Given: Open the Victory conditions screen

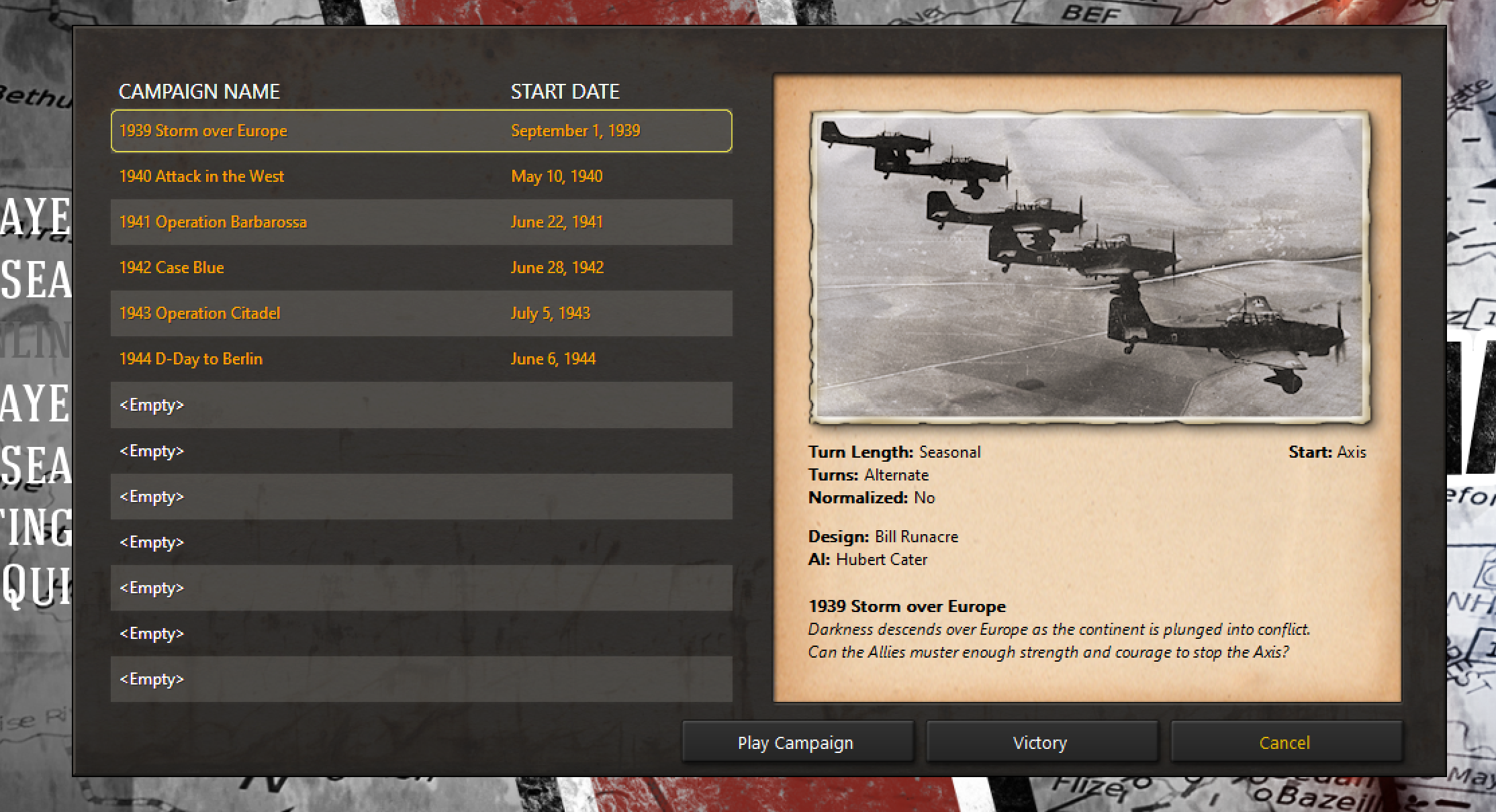Looking at the screenshot, I should click(1040, 742).
